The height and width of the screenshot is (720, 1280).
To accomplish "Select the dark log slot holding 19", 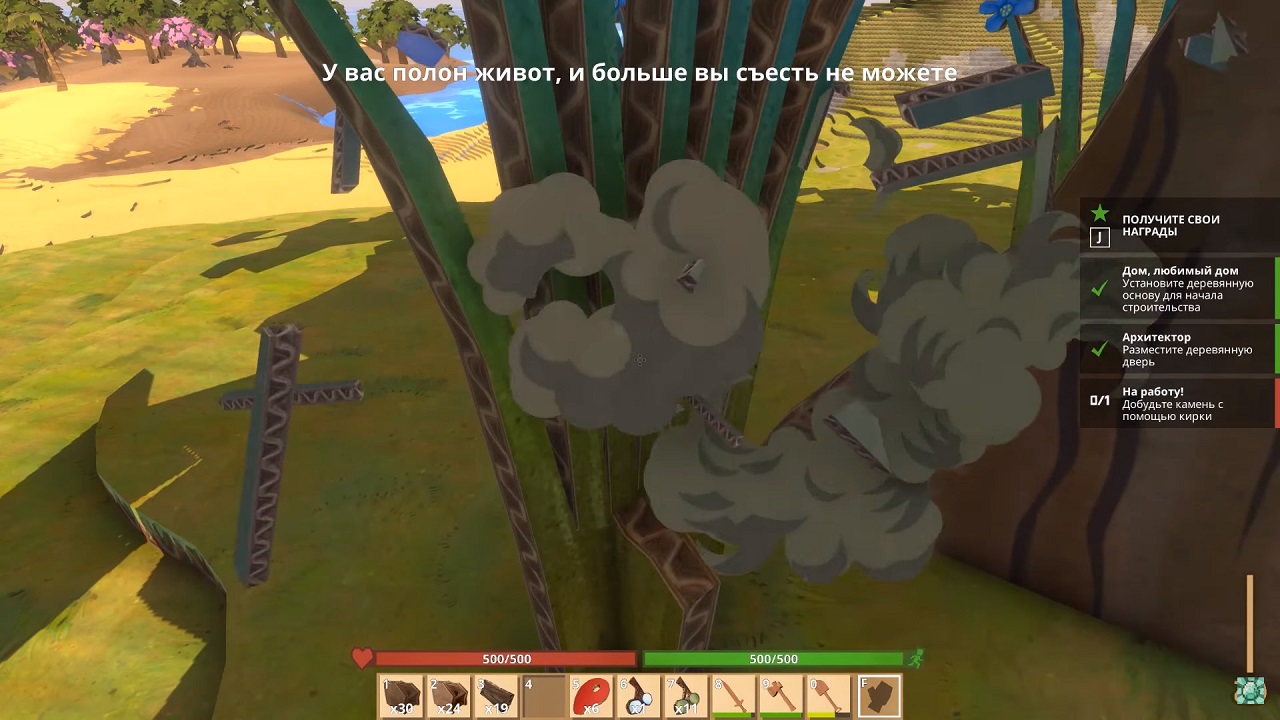I will 497,696.
